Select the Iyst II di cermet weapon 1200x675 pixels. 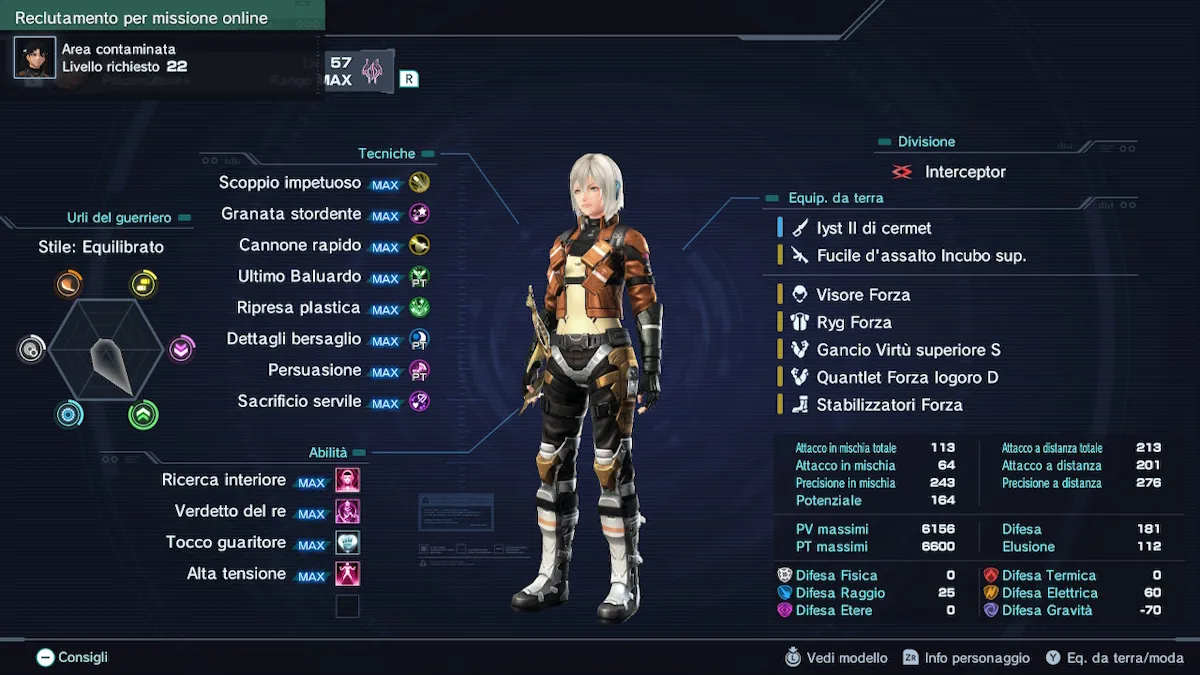(873, 228)
